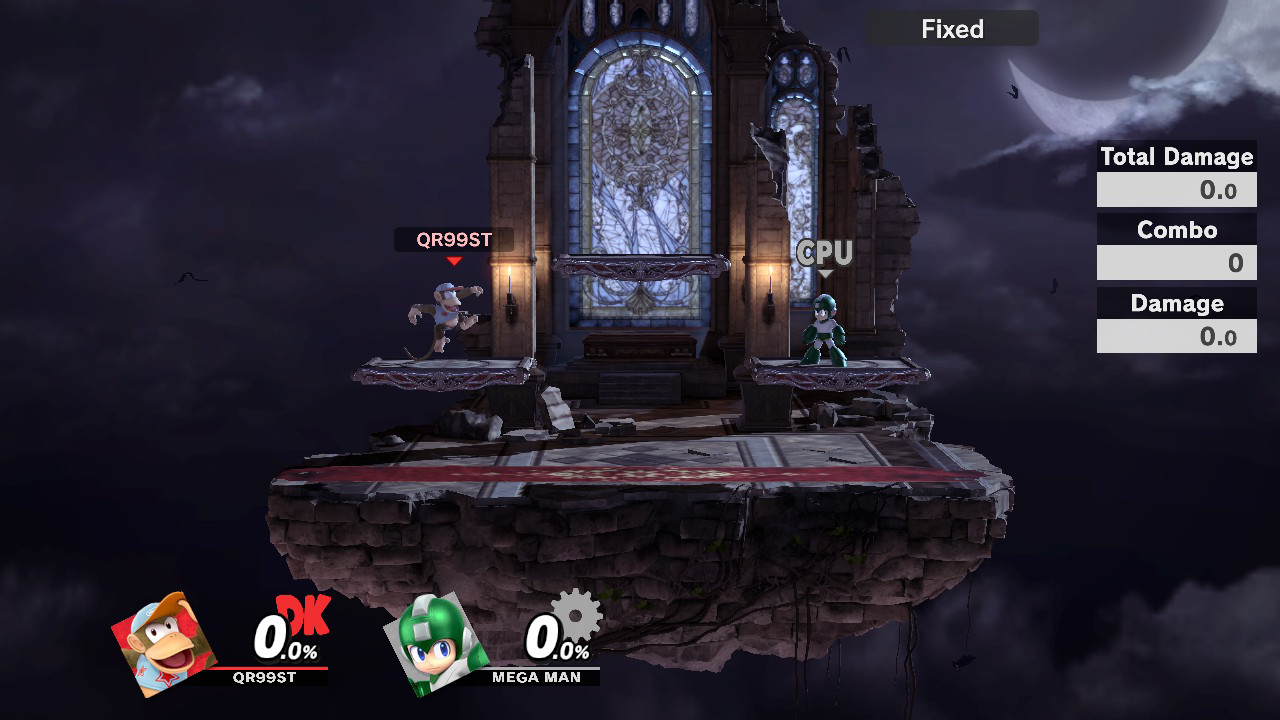Expand the Combo counter panel
Viewport: 1280px width, 720px height.
pyautogui.click(x=1176, y=230)
